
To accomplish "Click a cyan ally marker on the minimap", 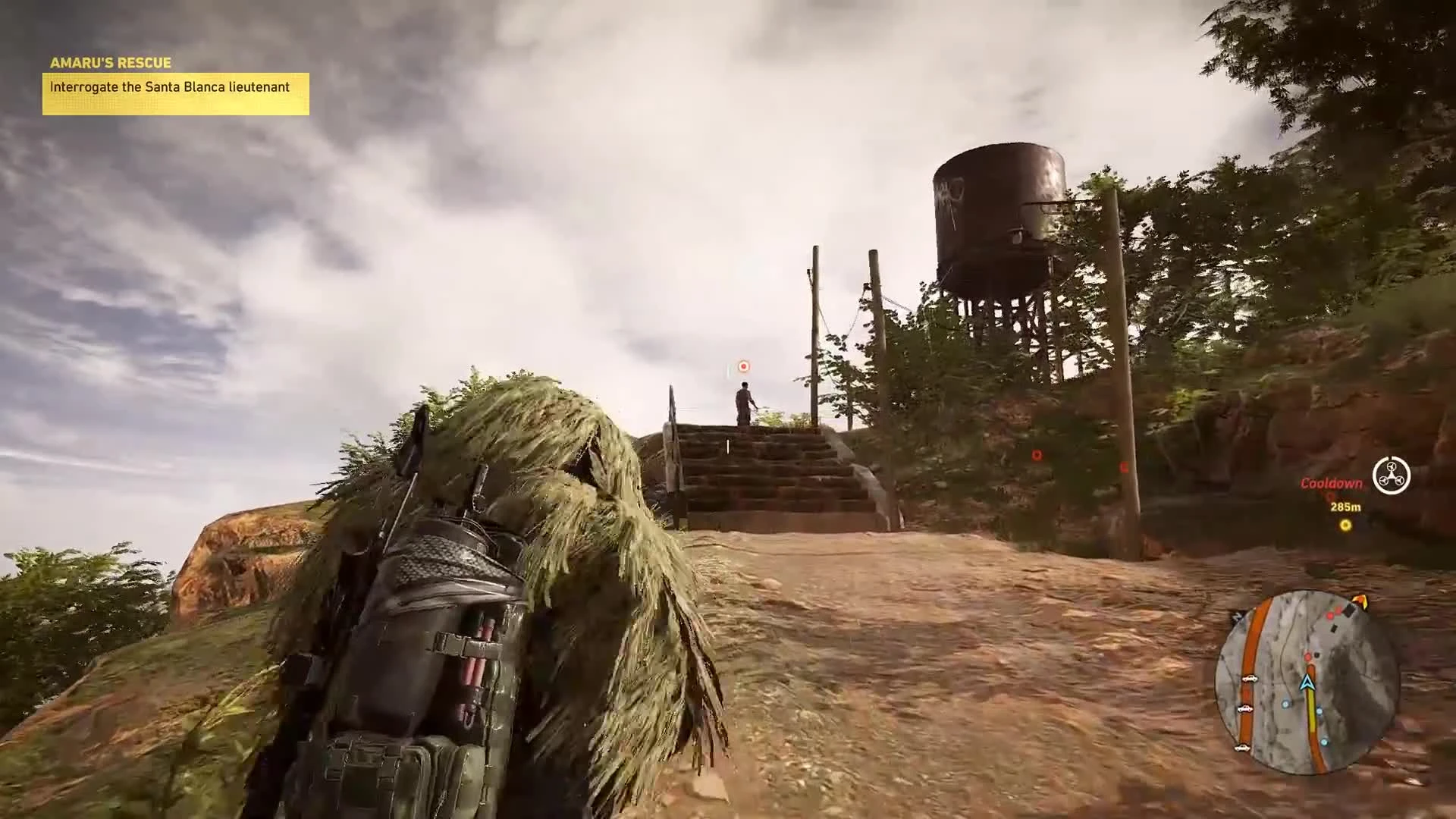I will (x=1285, y=703).
